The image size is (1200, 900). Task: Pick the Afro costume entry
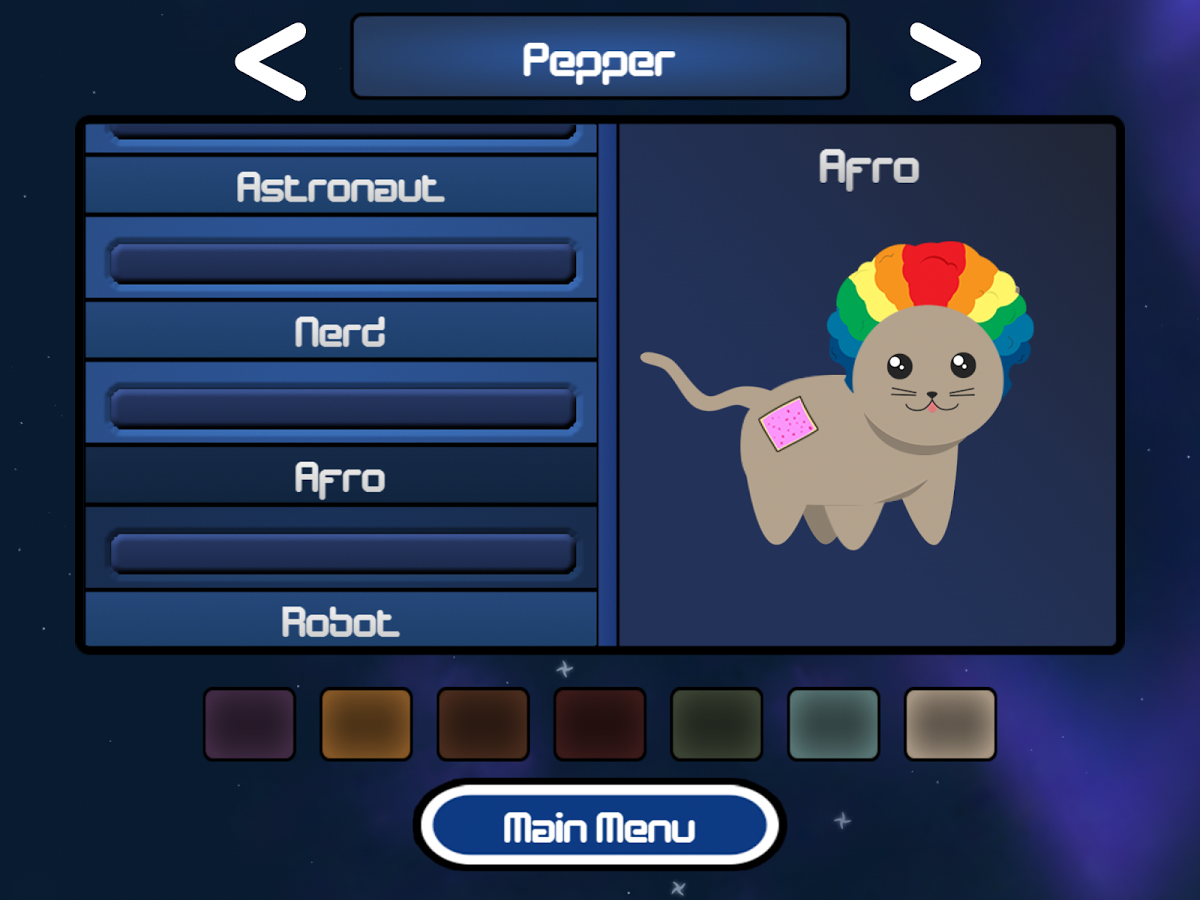(340, 477)
